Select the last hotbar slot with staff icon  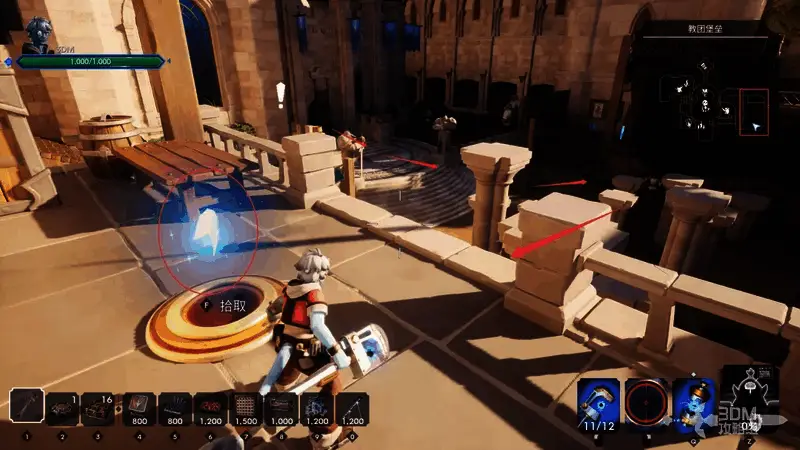tap(352, 408)
